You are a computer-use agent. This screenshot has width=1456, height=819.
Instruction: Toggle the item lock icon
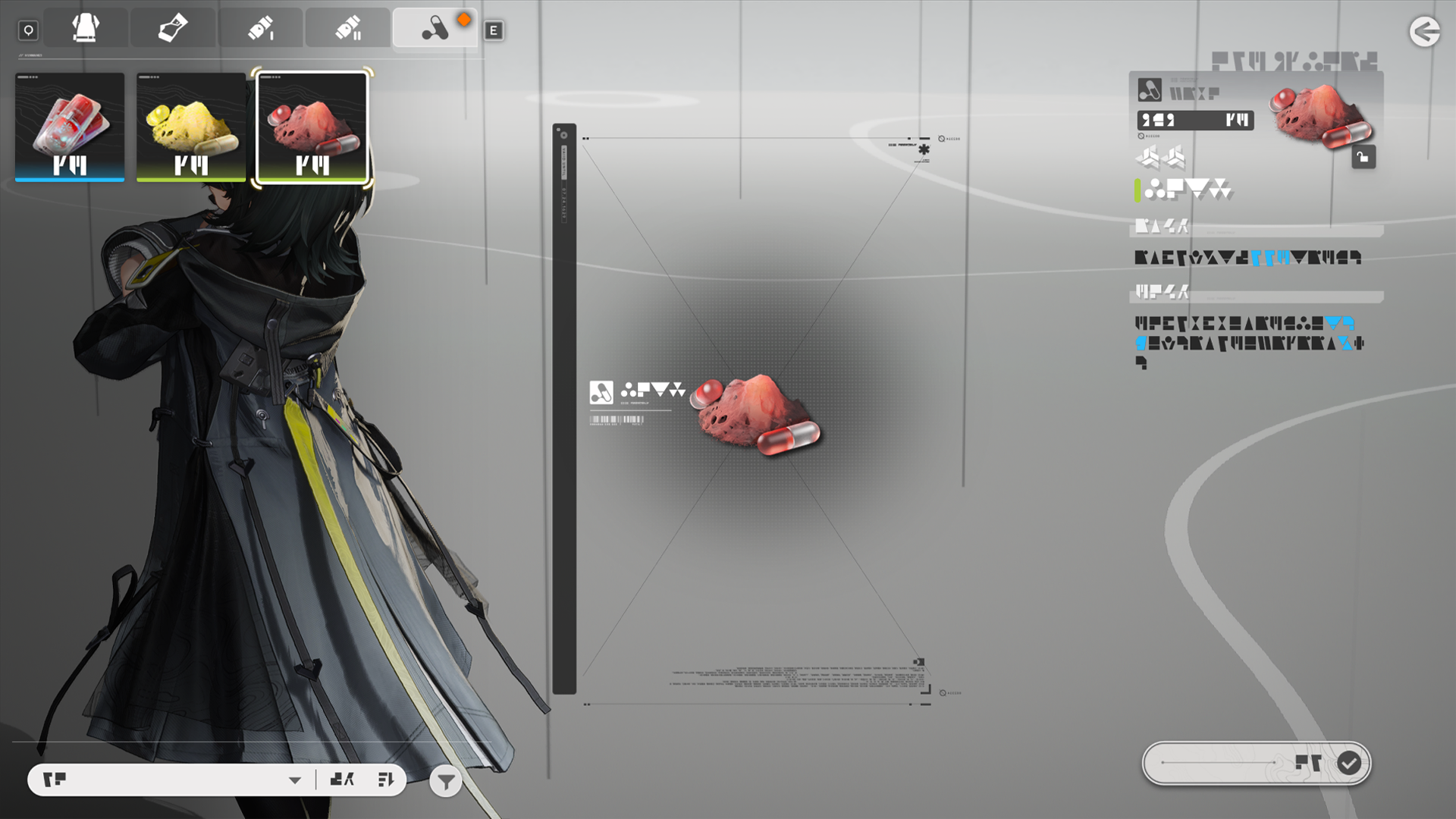pyautogui.click(x=1363, y=157)
